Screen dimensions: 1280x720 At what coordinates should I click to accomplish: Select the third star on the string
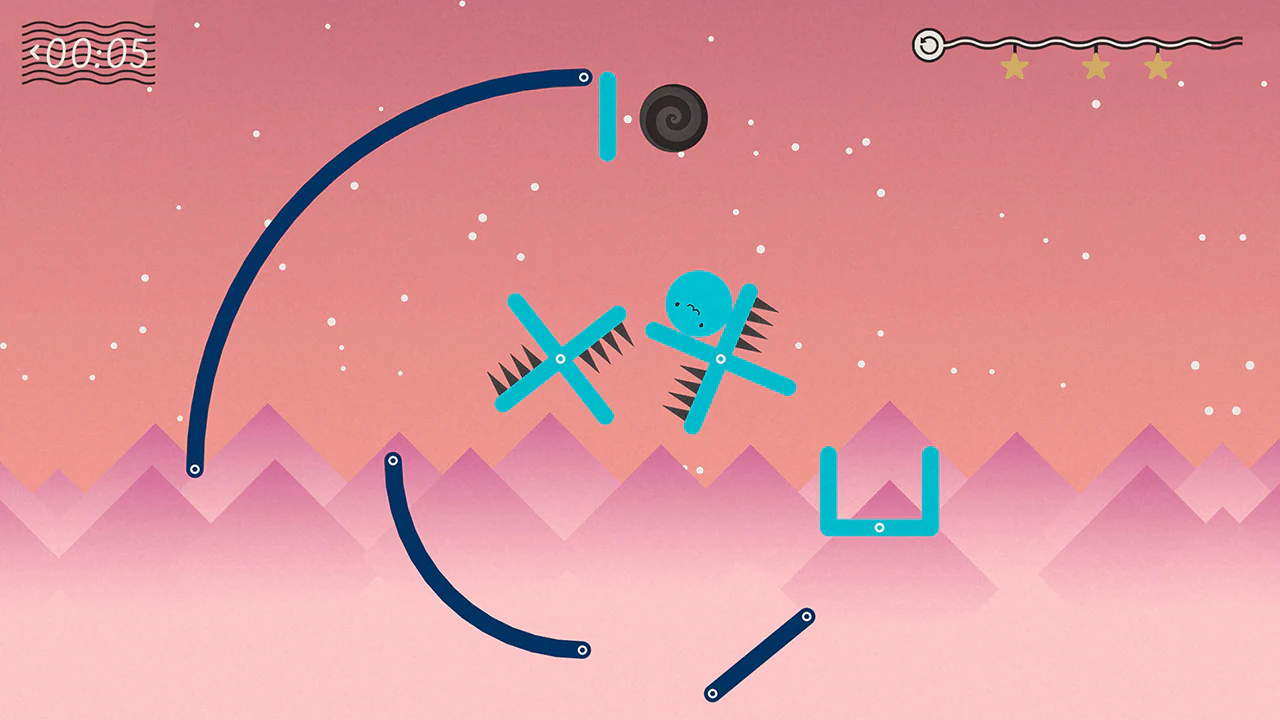tap(1160, 65)
